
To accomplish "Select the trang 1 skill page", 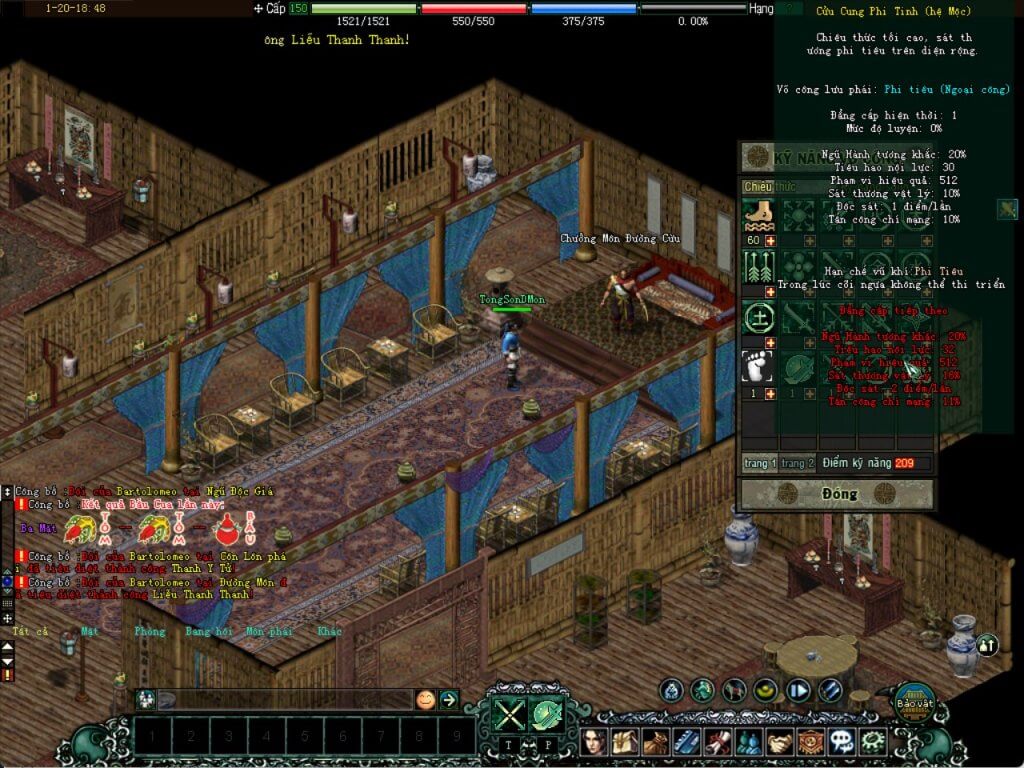I will pyautogui.click(x=759, y=463).
